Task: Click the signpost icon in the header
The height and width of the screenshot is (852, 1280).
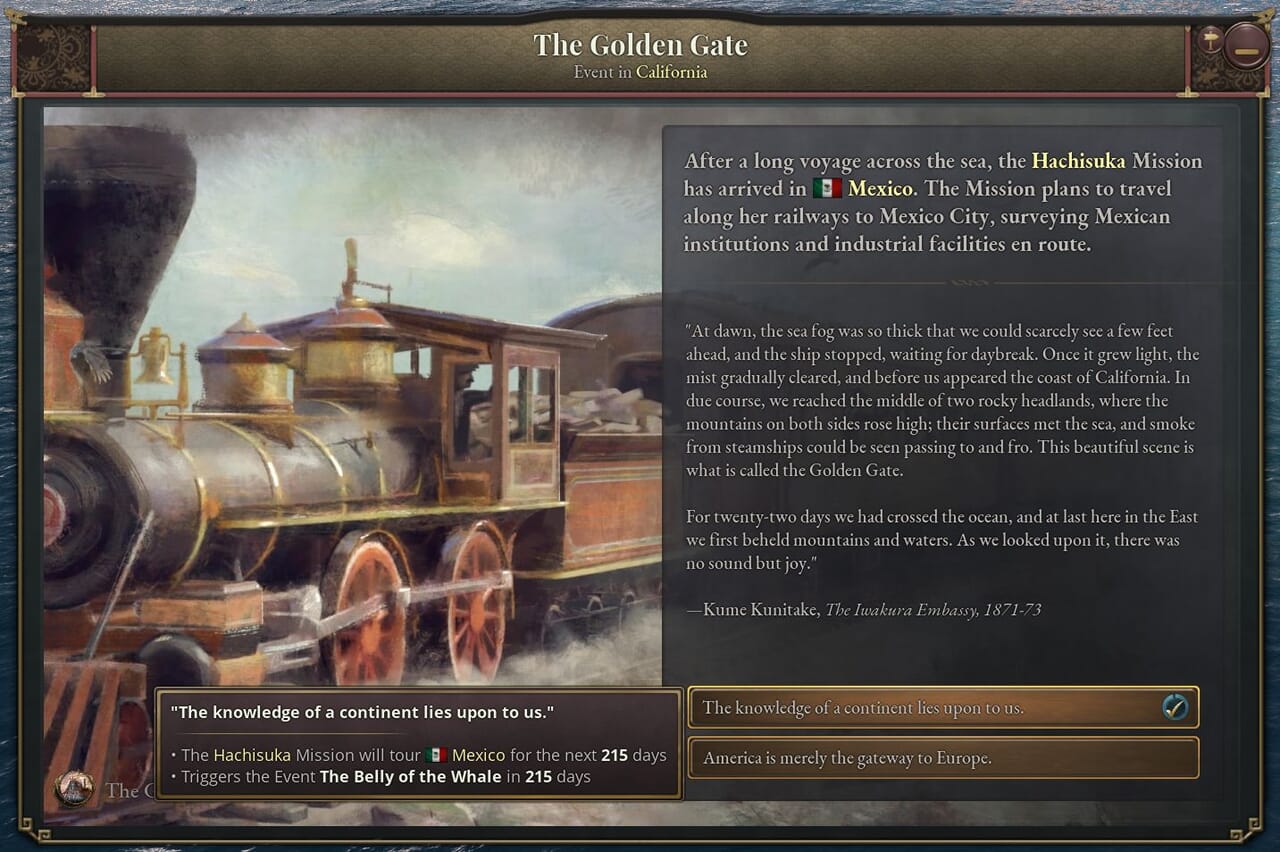Action: 1211,40
